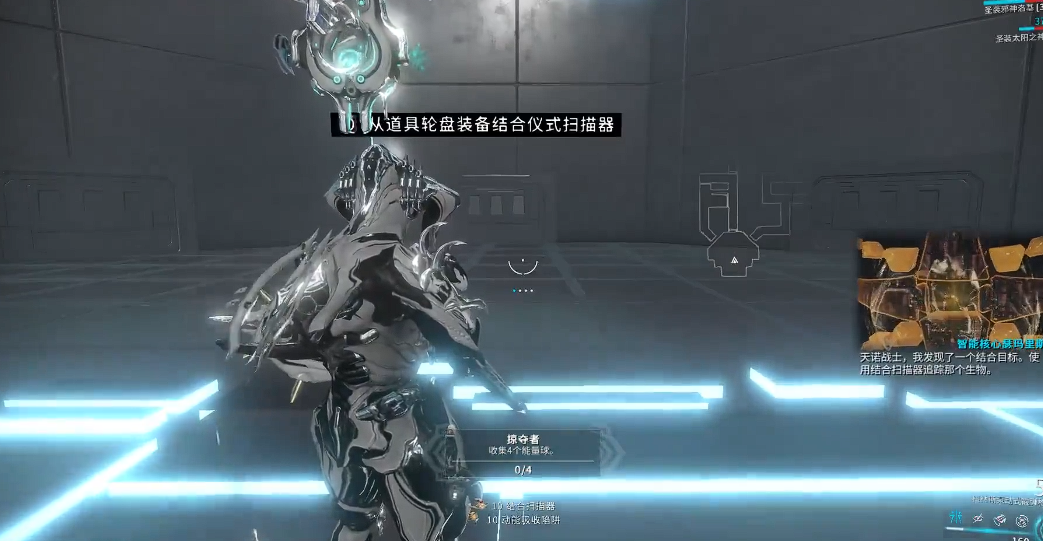Activate the circular swirl ability icon
Screen dimensions: 1043x541
1022,520
